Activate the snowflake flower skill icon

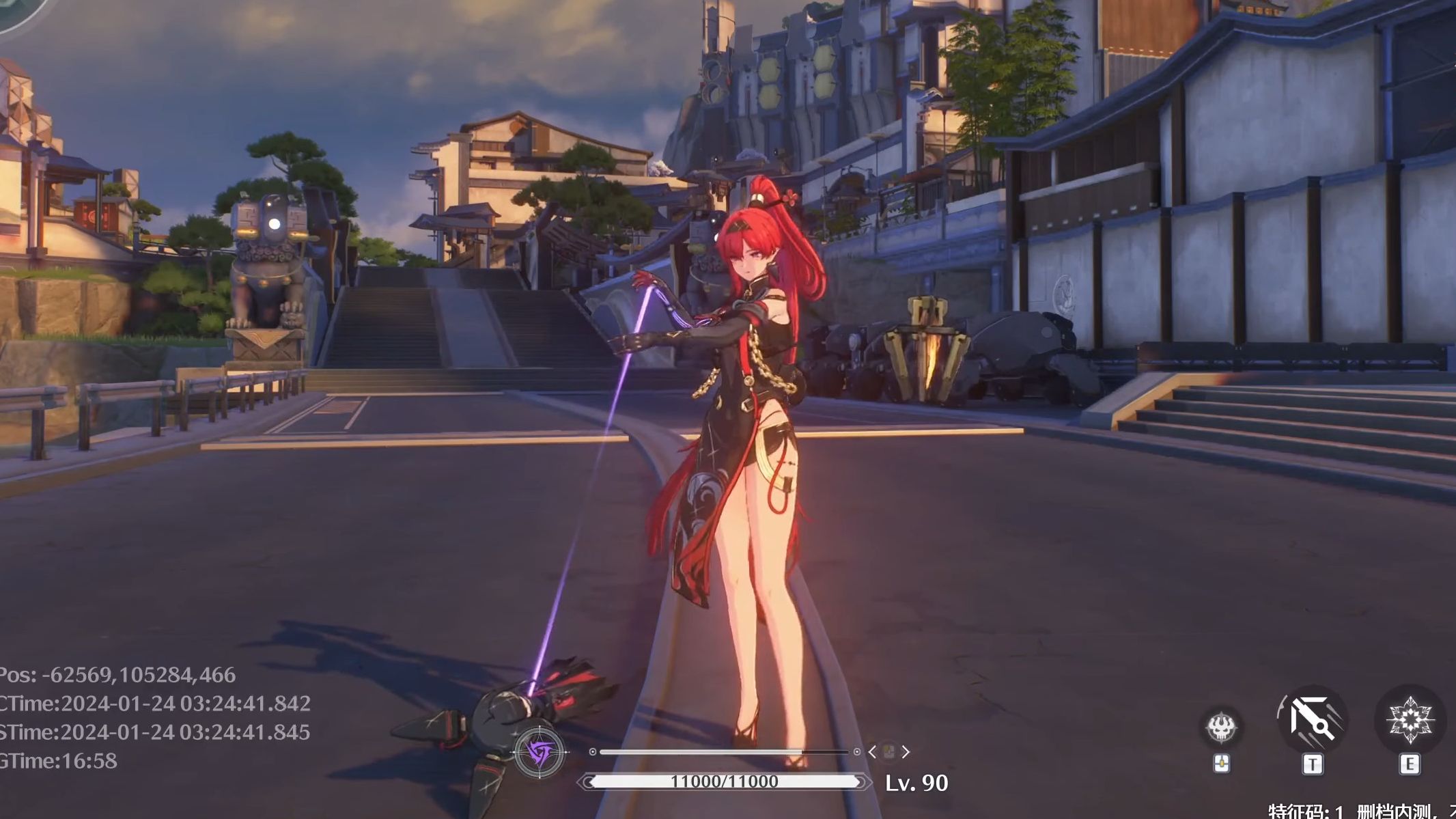click(x=1410, y=721)
